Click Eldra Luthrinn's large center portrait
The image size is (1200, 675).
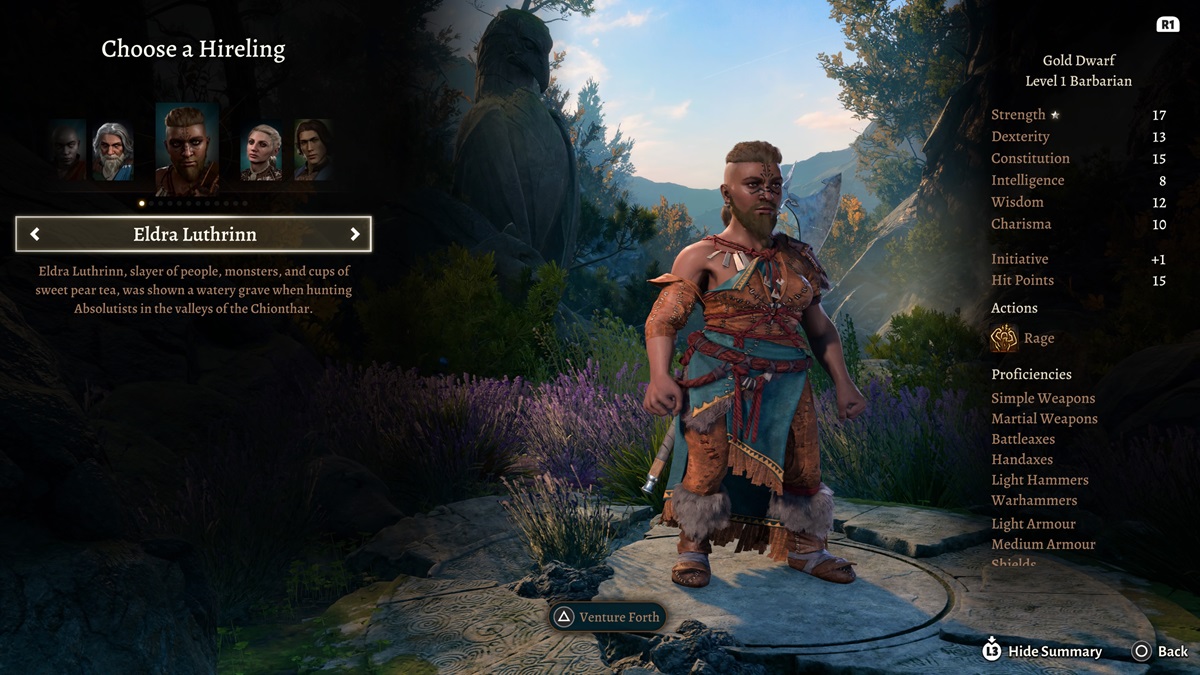[x=187, y=149]
